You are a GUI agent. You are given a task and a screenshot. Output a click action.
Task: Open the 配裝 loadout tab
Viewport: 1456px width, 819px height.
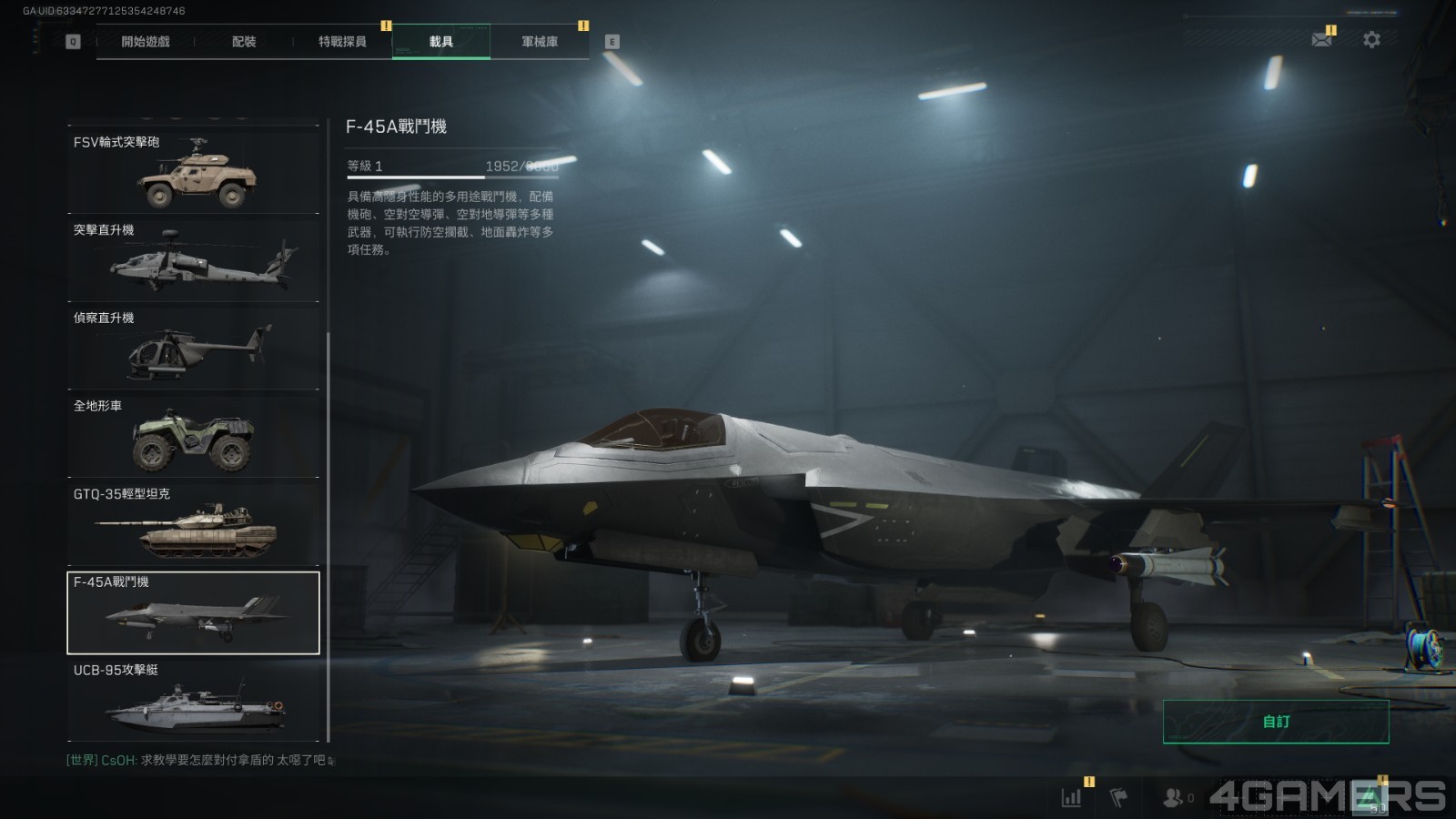tap(244, 42)
